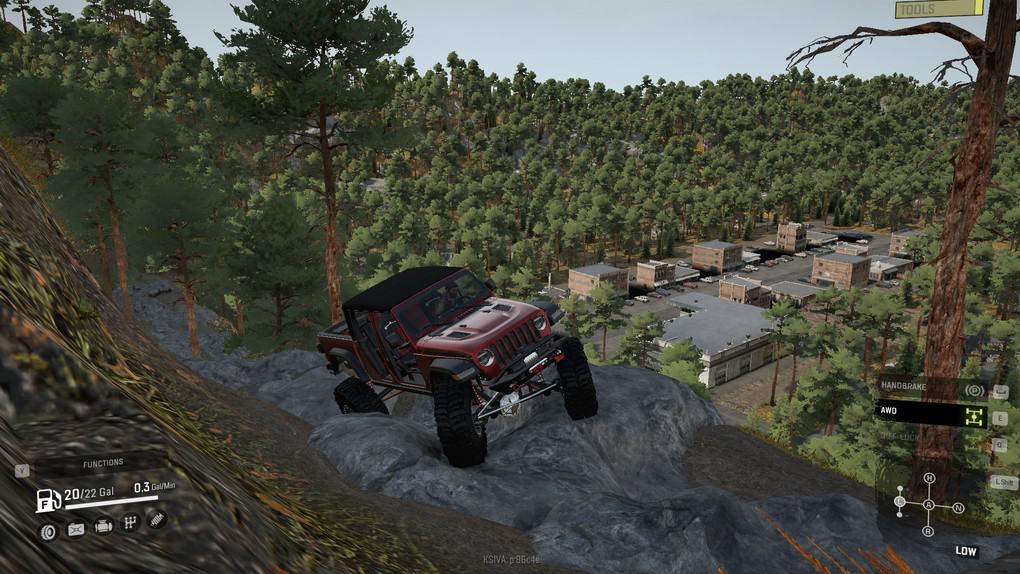Shift to Neutral on the gear selector

point(958,508)
